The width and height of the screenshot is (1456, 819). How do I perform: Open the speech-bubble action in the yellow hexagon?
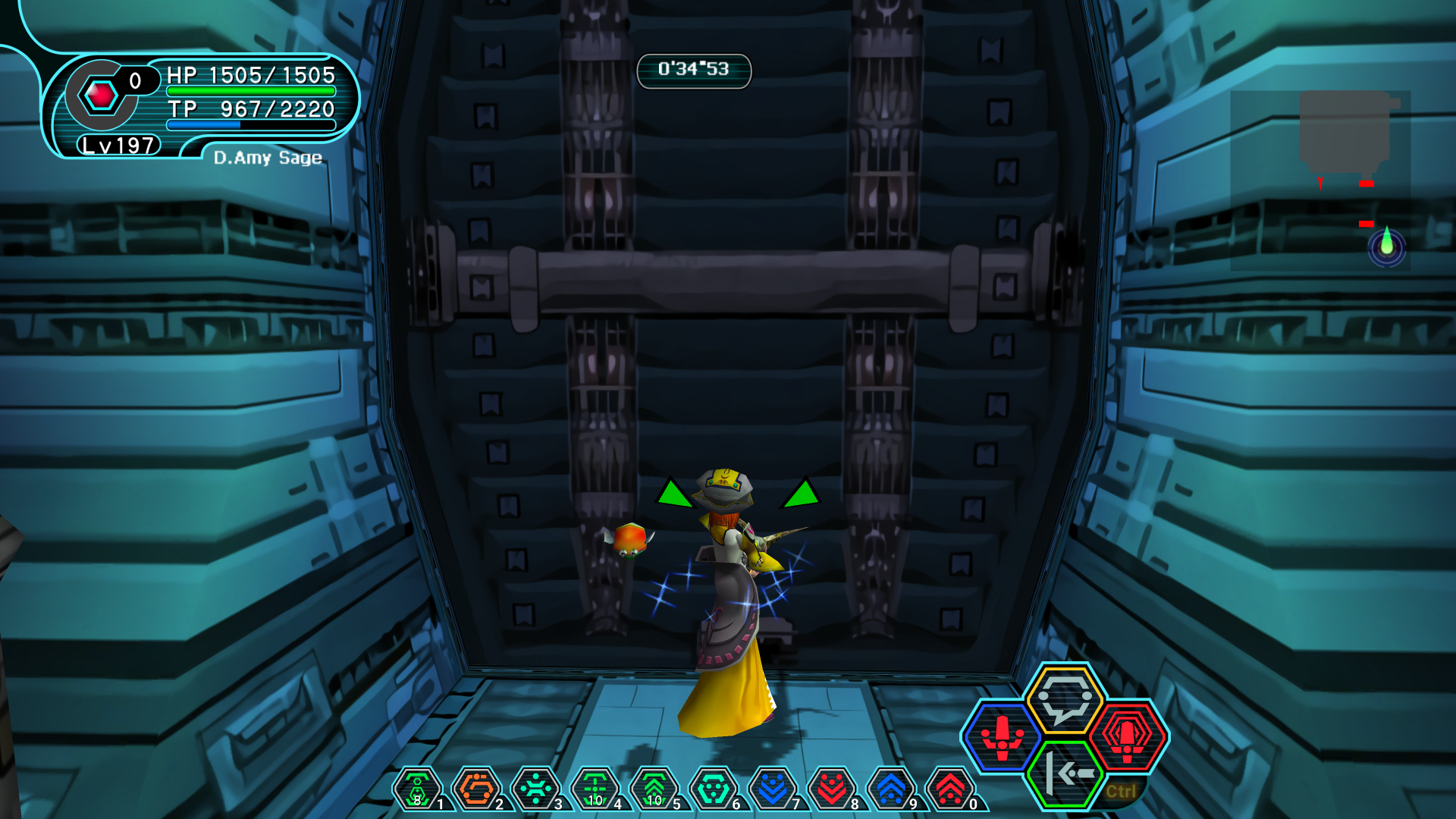click(1065, 699)
